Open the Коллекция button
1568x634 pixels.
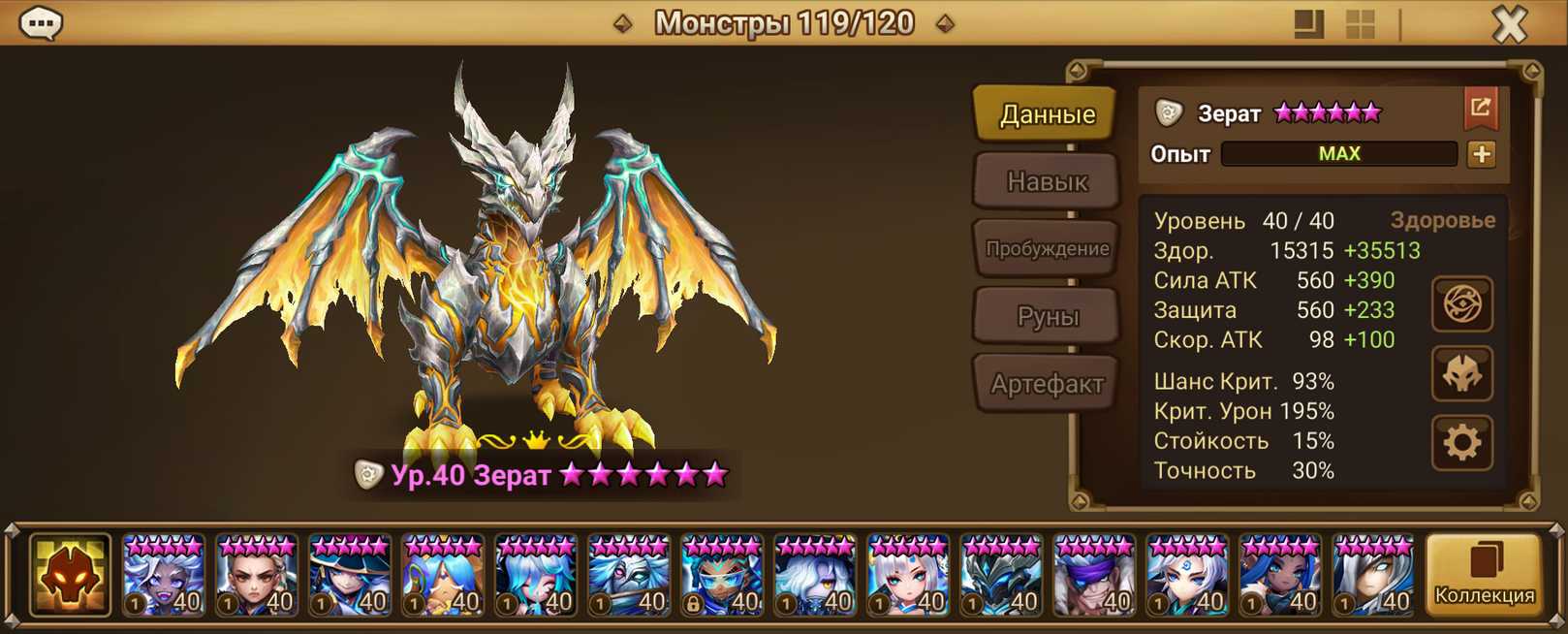1484,575
